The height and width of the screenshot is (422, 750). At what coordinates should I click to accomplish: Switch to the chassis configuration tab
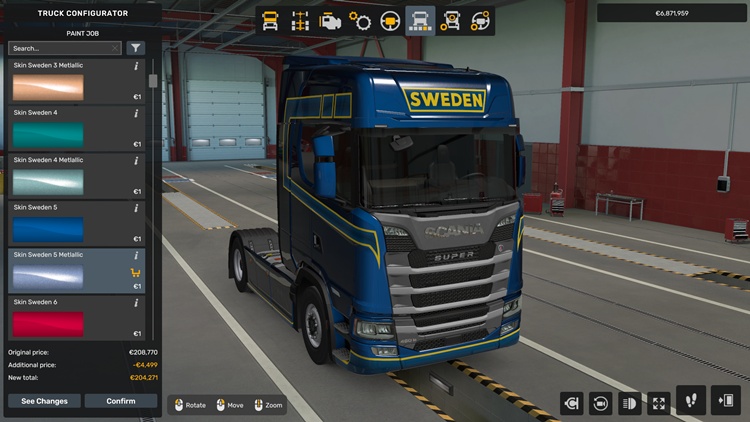click(x=300, y=20)
